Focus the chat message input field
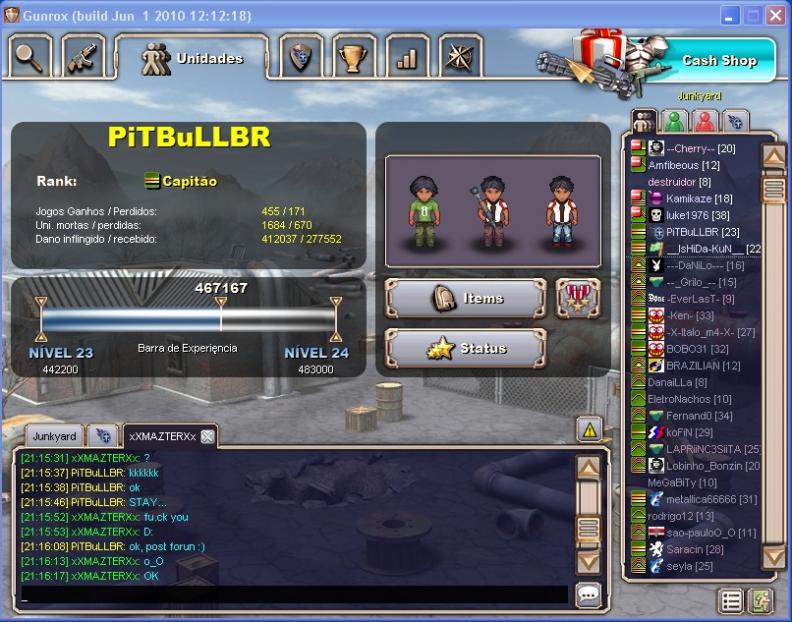 click(295, 595)
